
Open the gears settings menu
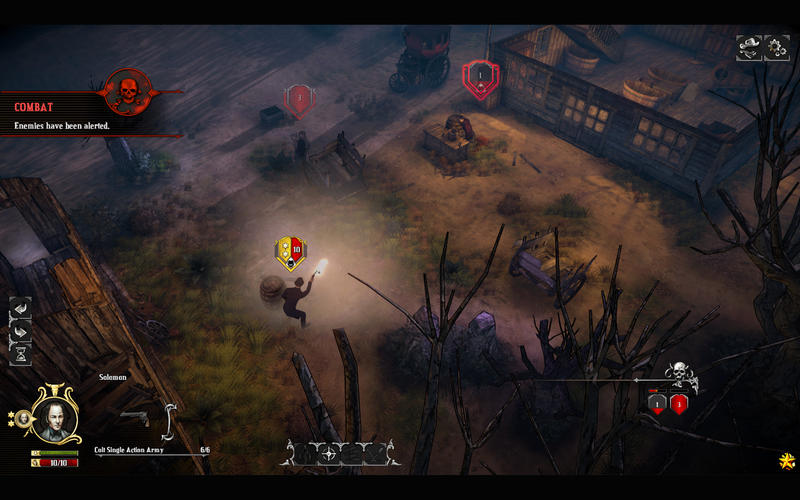pos(777,47)
